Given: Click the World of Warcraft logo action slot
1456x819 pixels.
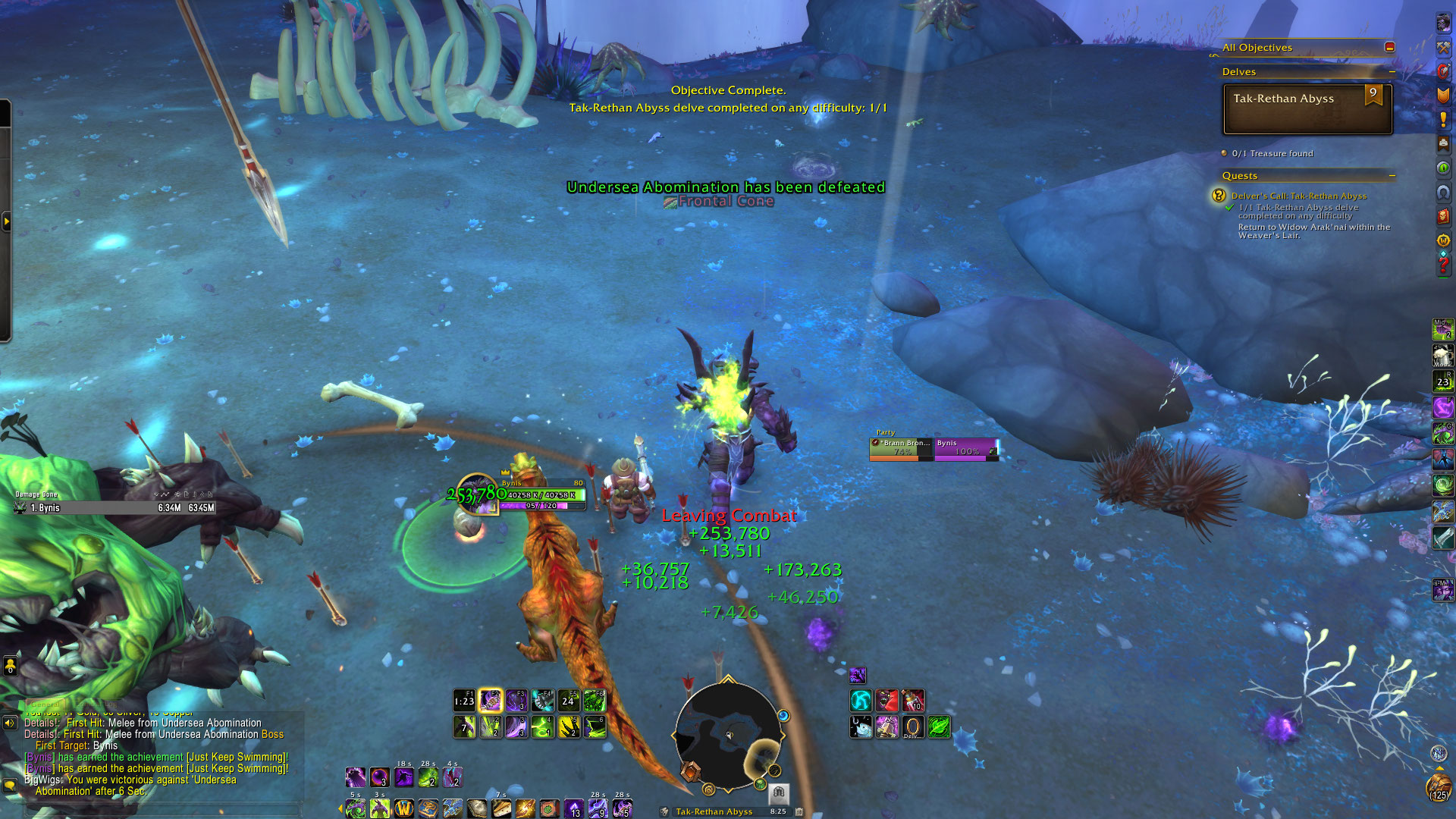Looking at the screenshot, I should pyautogui.click(x=403, y=808).
